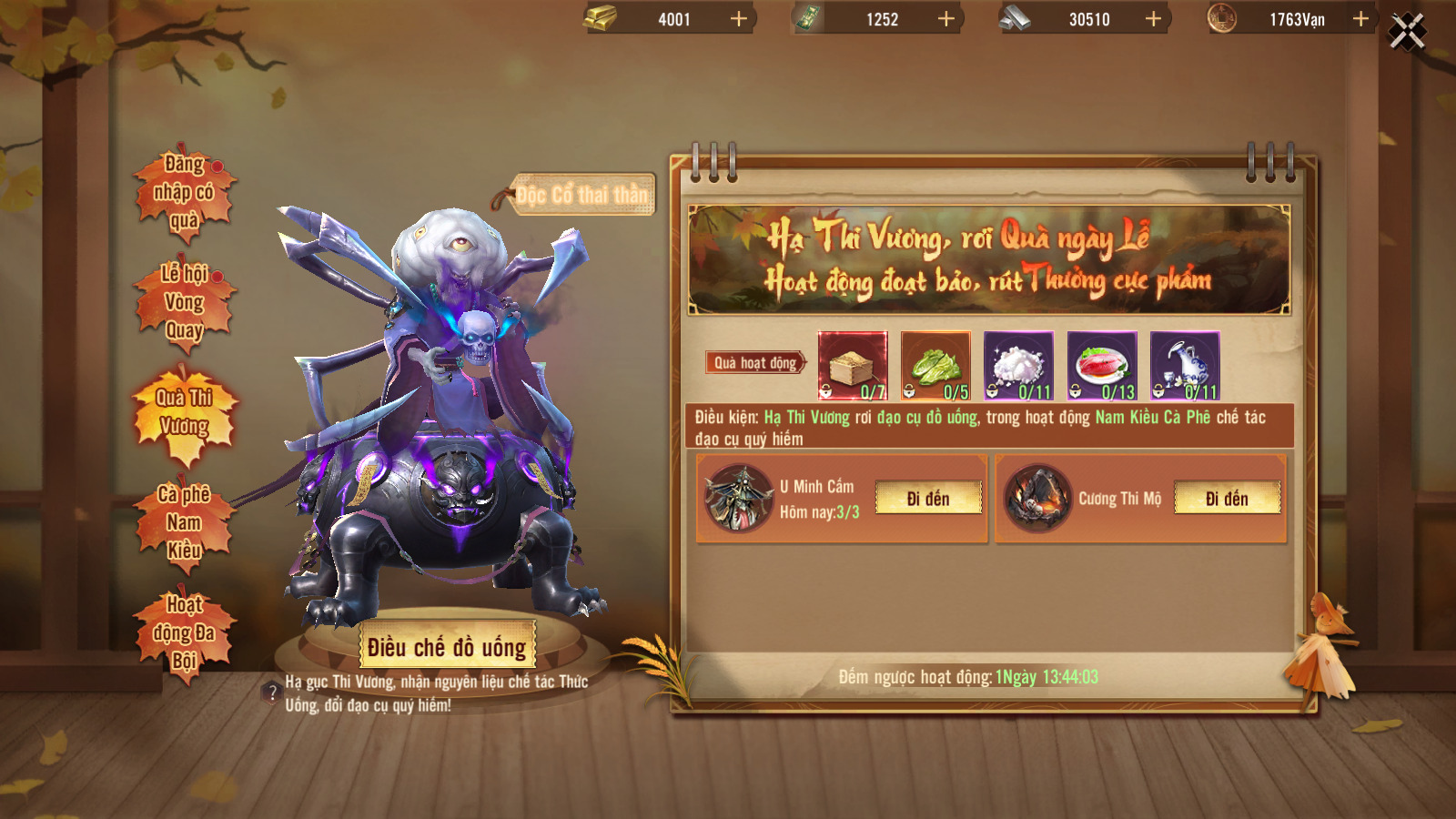Image resolution: width=1456 pixels, height=819 pixels.
Task: Open the Cà phê Nam Kiều tab
Action: click(x=185, y=522)
